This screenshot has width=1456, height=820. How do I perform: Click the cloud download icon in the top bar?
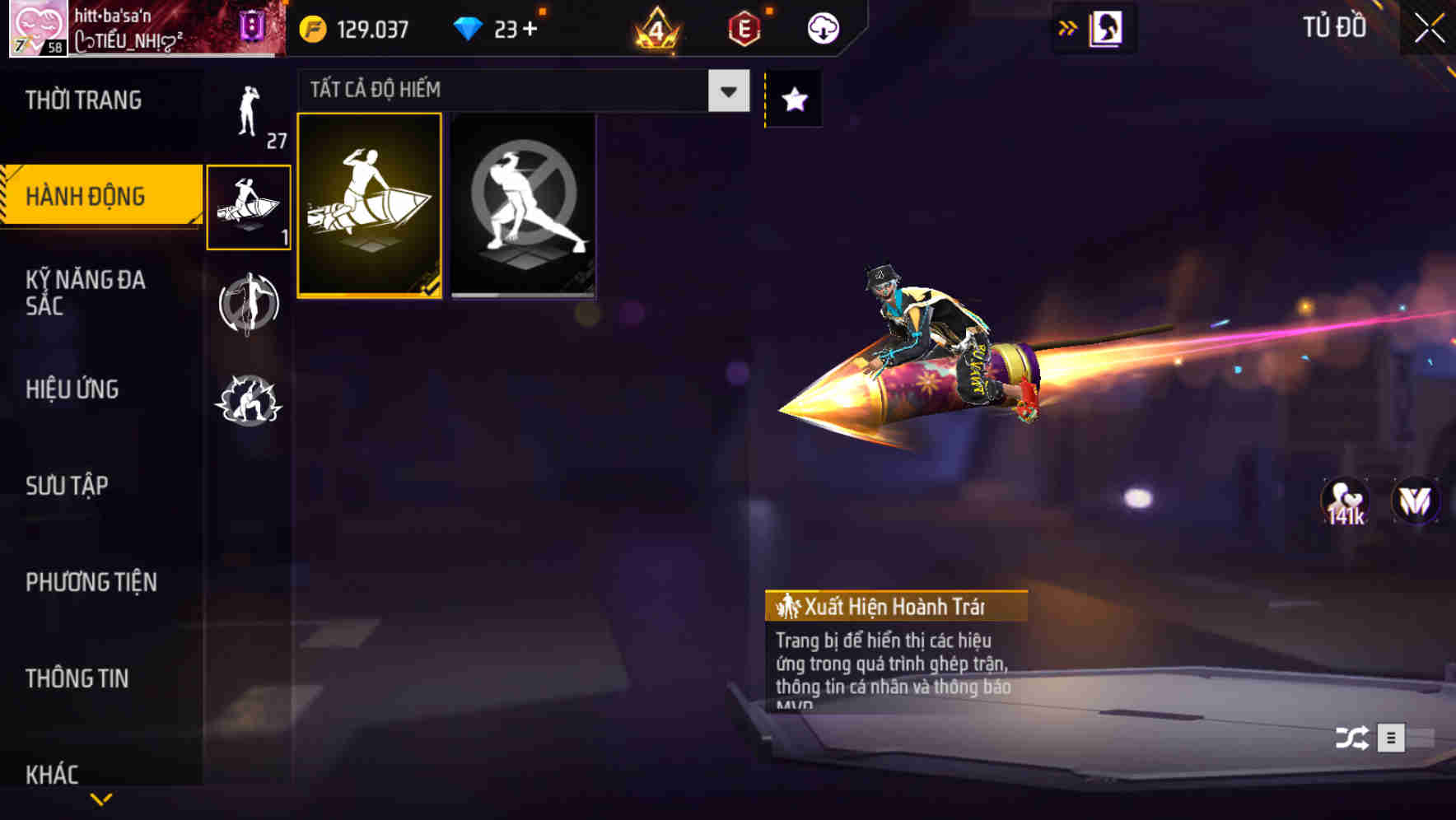pyautogui.click(x=823, y=27)
